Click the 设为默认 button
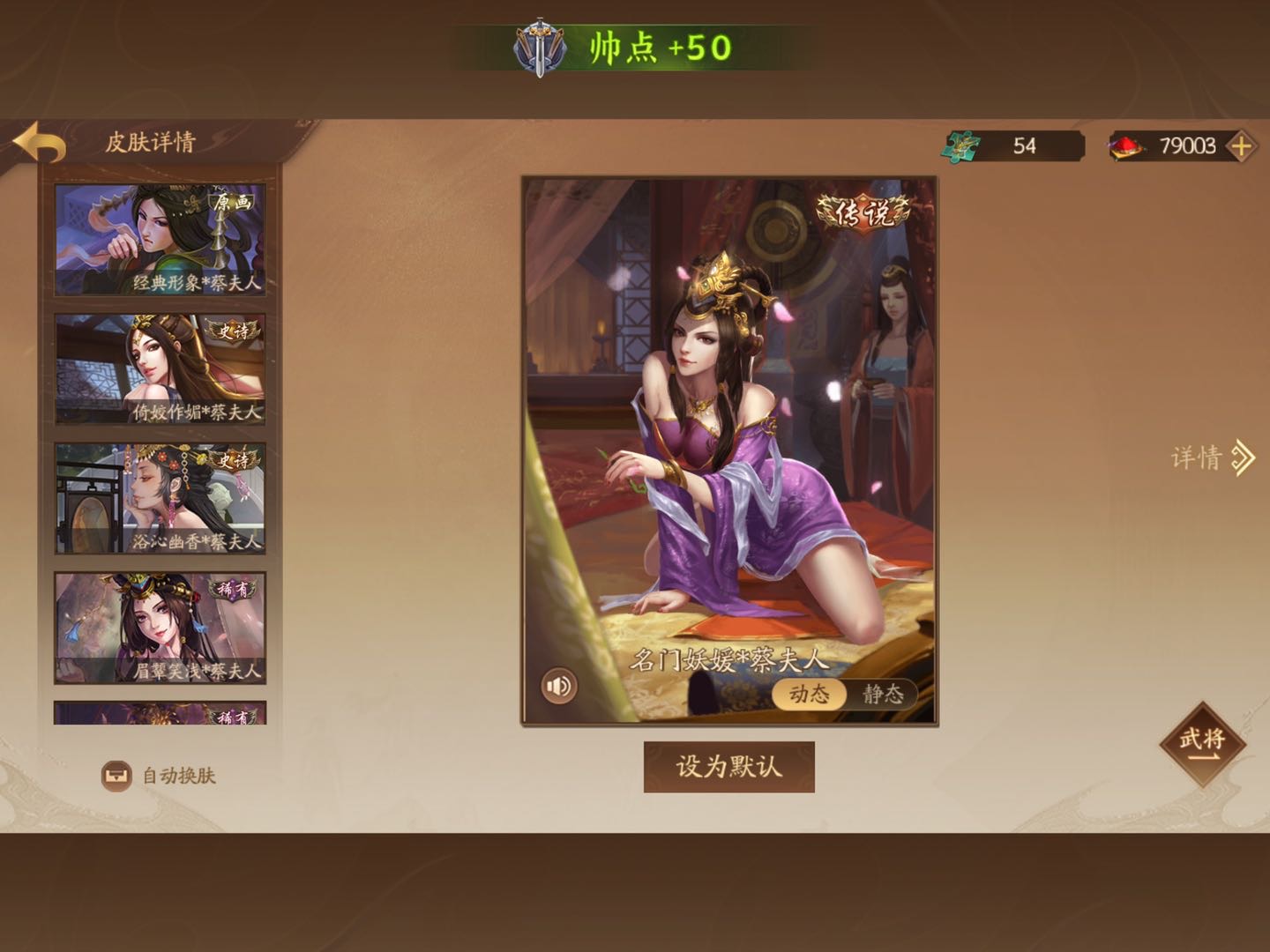Screen dimensions: 1270x952 (728, 767)
